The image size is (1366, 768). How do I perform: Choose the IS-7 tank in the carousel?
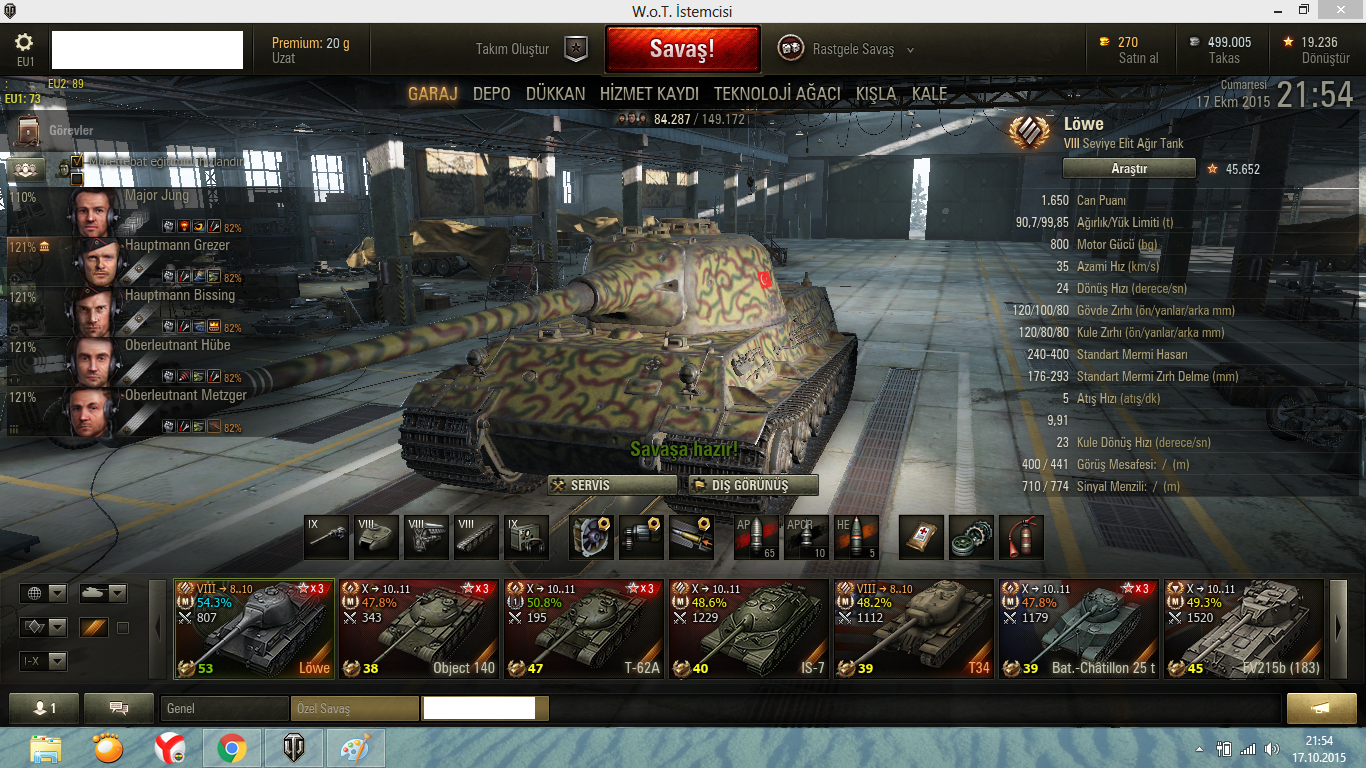click(749, 629)
